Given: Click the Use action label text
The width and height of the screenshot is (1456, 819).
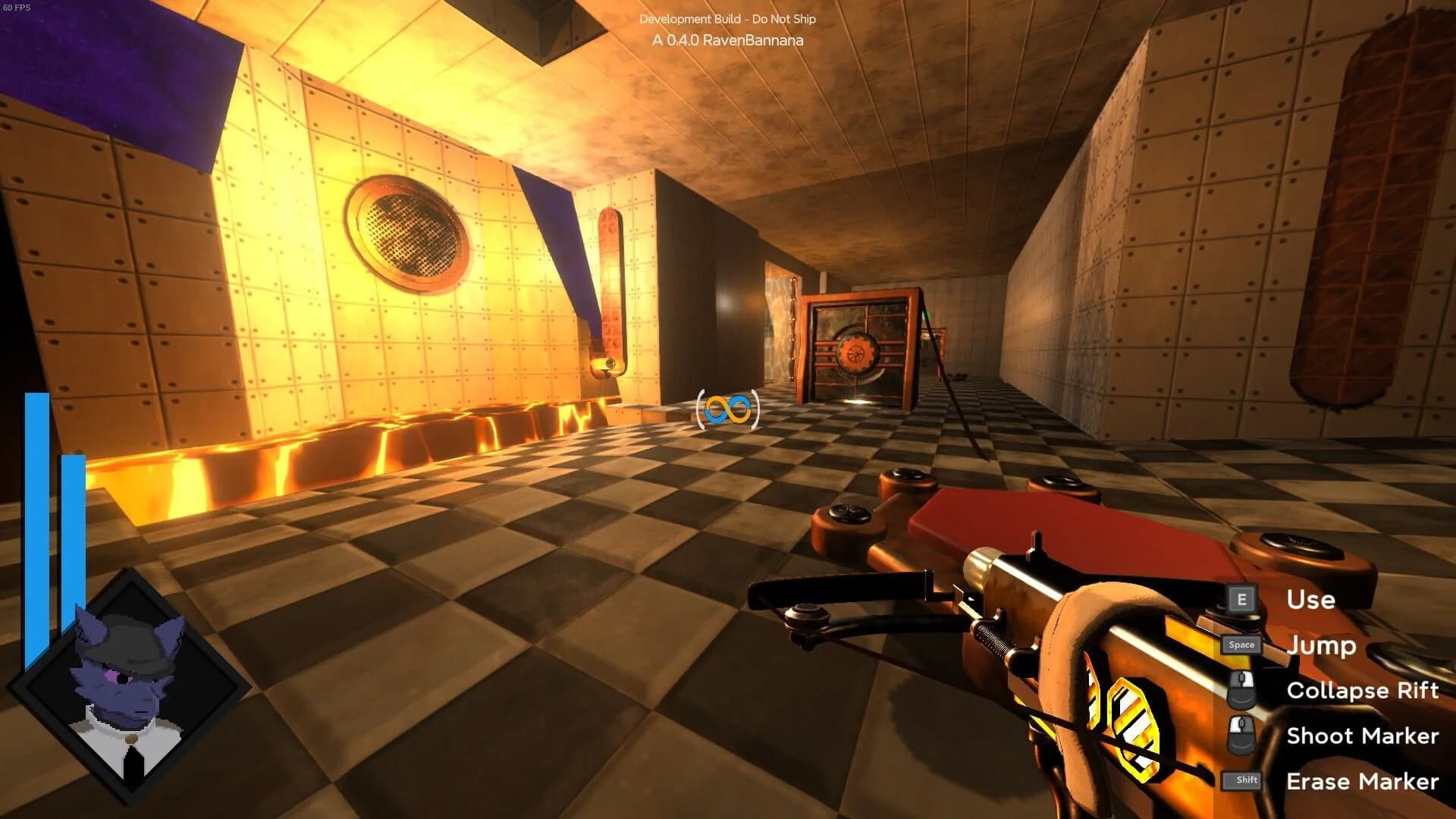Looking at the screenshot, I should (x=1310, y=600).
